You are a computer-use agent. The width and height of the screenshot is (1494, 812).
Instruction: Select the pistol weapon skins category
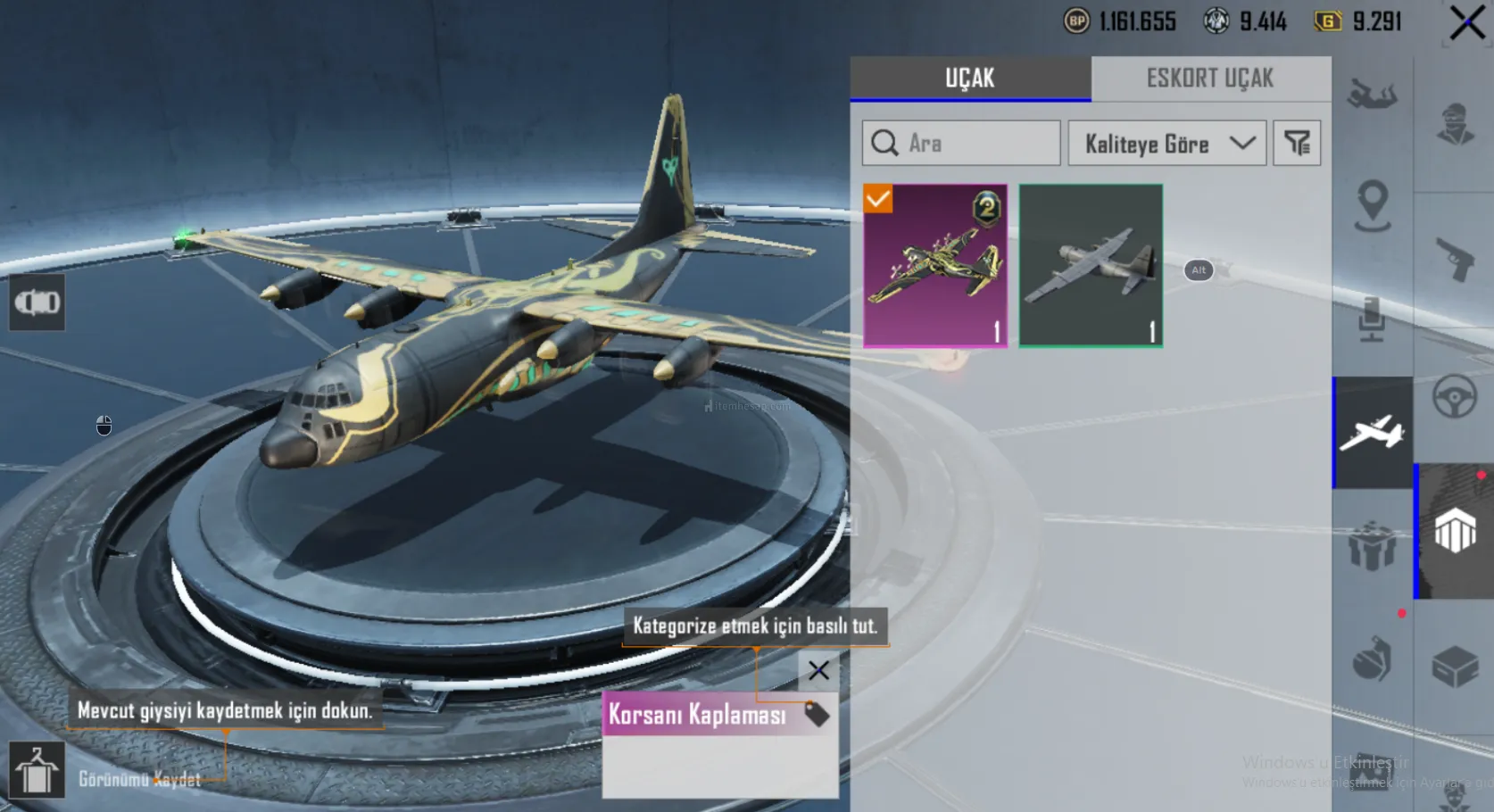click(x=1455, y=259)
